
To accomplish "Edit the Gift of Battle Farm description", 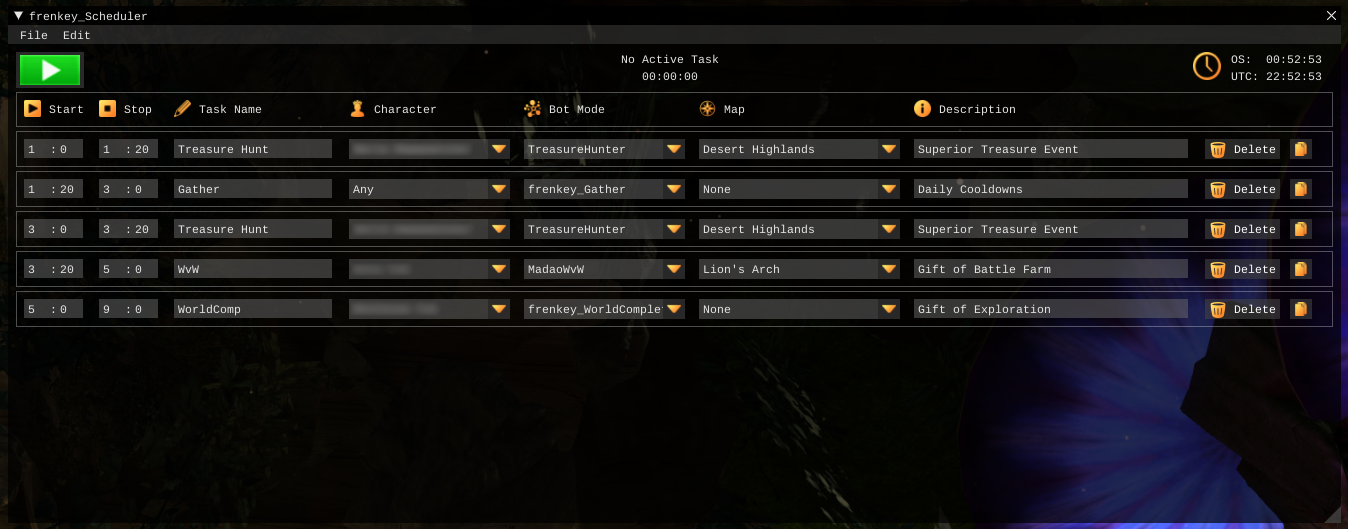I will pyautogui.click(x=1050, y=269).
